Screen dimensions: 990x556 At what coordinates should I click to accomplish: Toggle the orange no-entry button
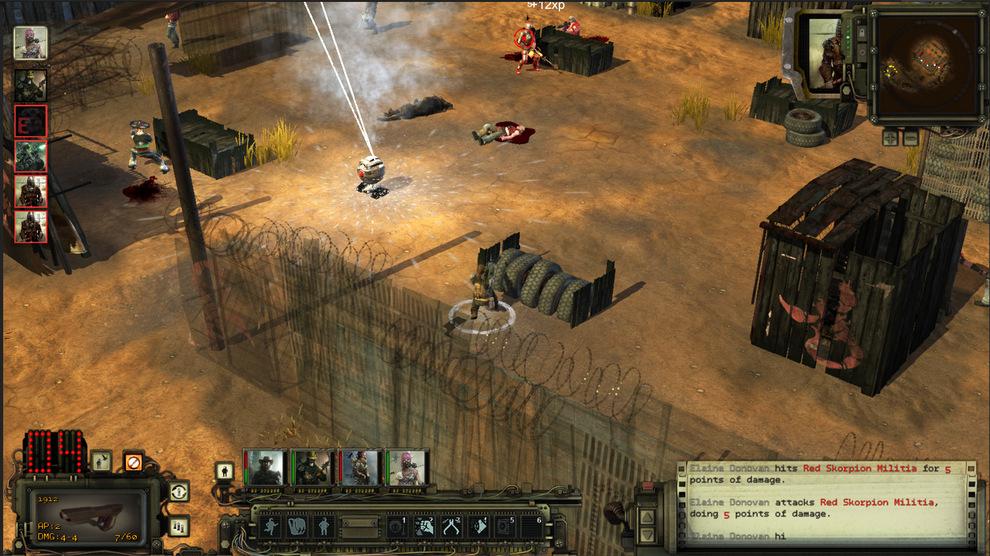[133, 461]
